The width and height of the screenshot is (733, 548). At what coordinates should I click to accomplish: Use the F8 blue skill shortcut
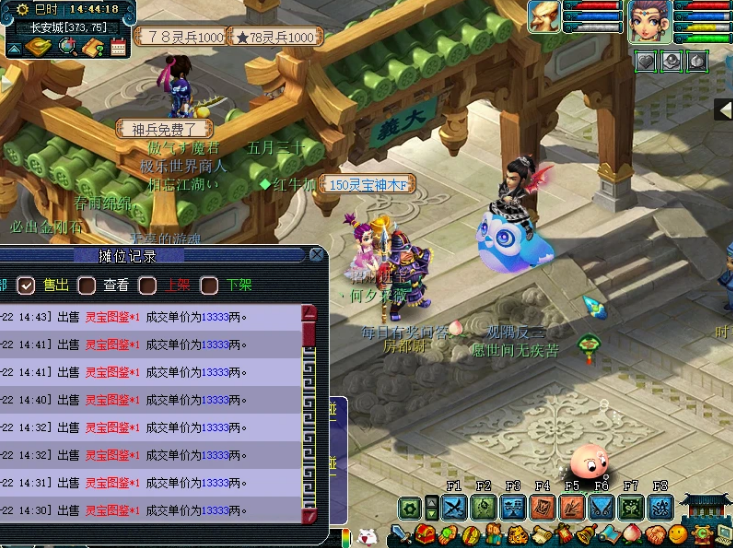click(x=660, y=507)
